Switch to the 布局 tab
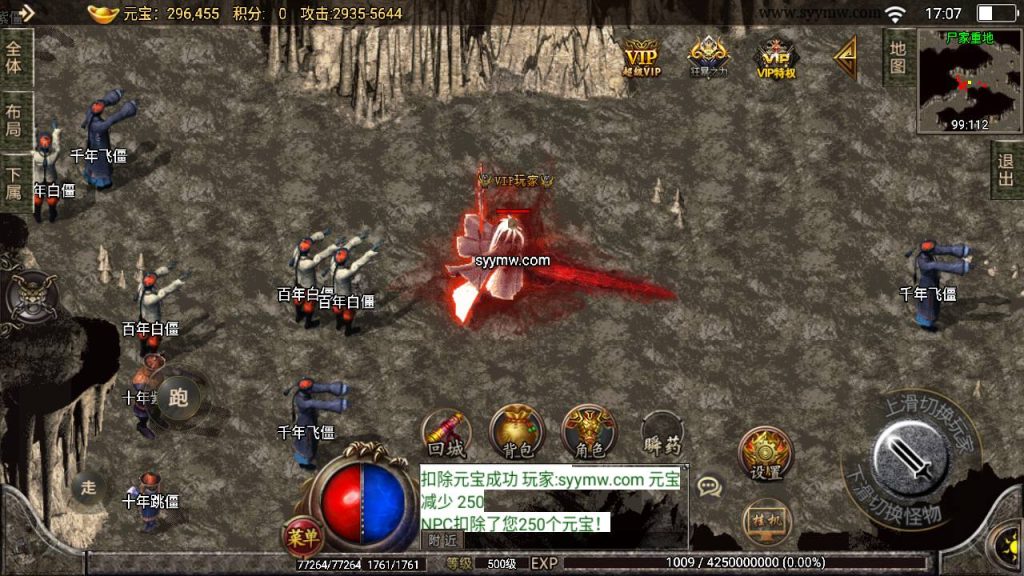This screenshot has width=1024, height=576. pyautogui.click(x=14, y=121)
